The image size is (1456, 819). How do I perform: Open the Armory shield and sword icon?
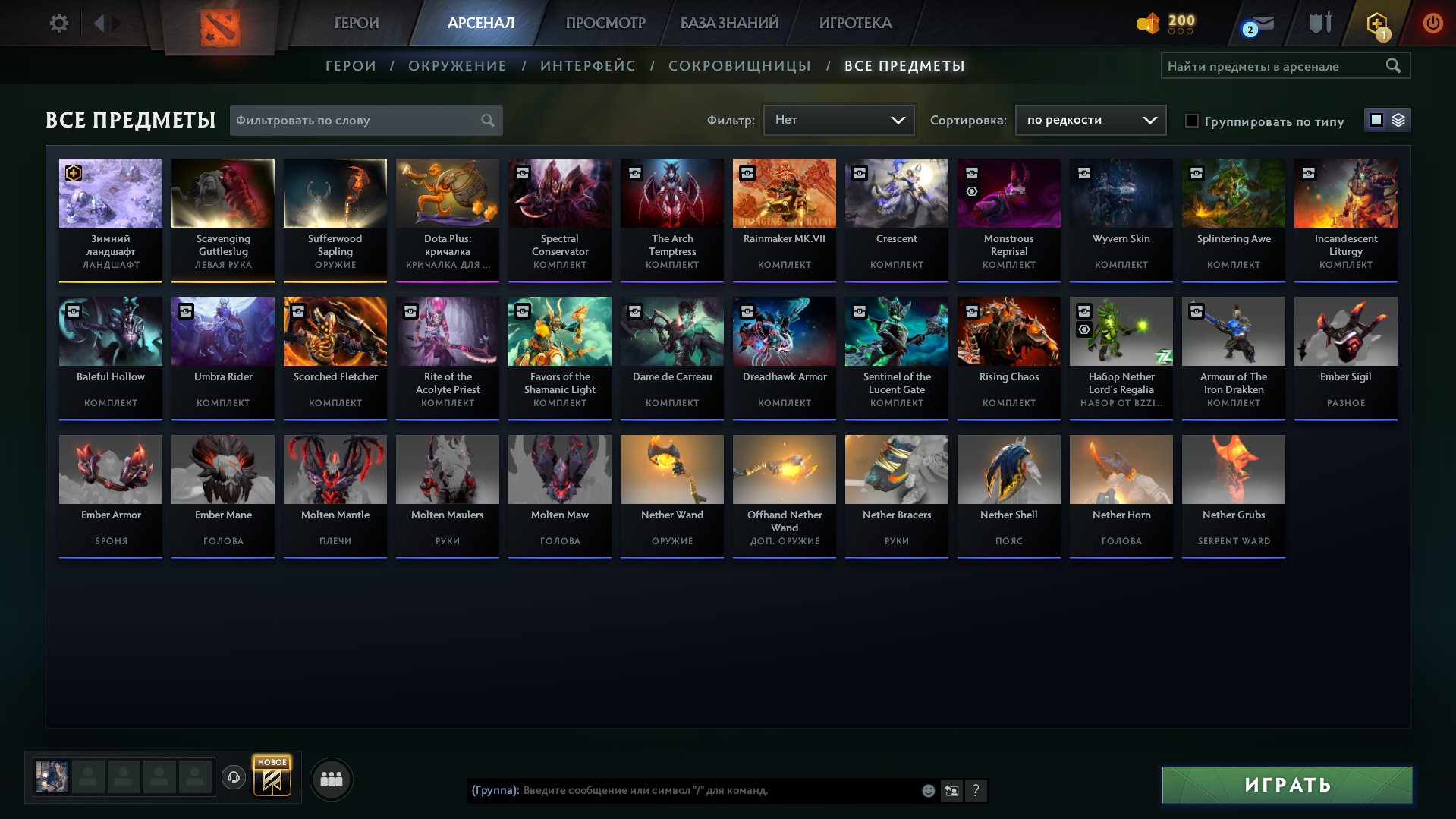point(1319,23)
